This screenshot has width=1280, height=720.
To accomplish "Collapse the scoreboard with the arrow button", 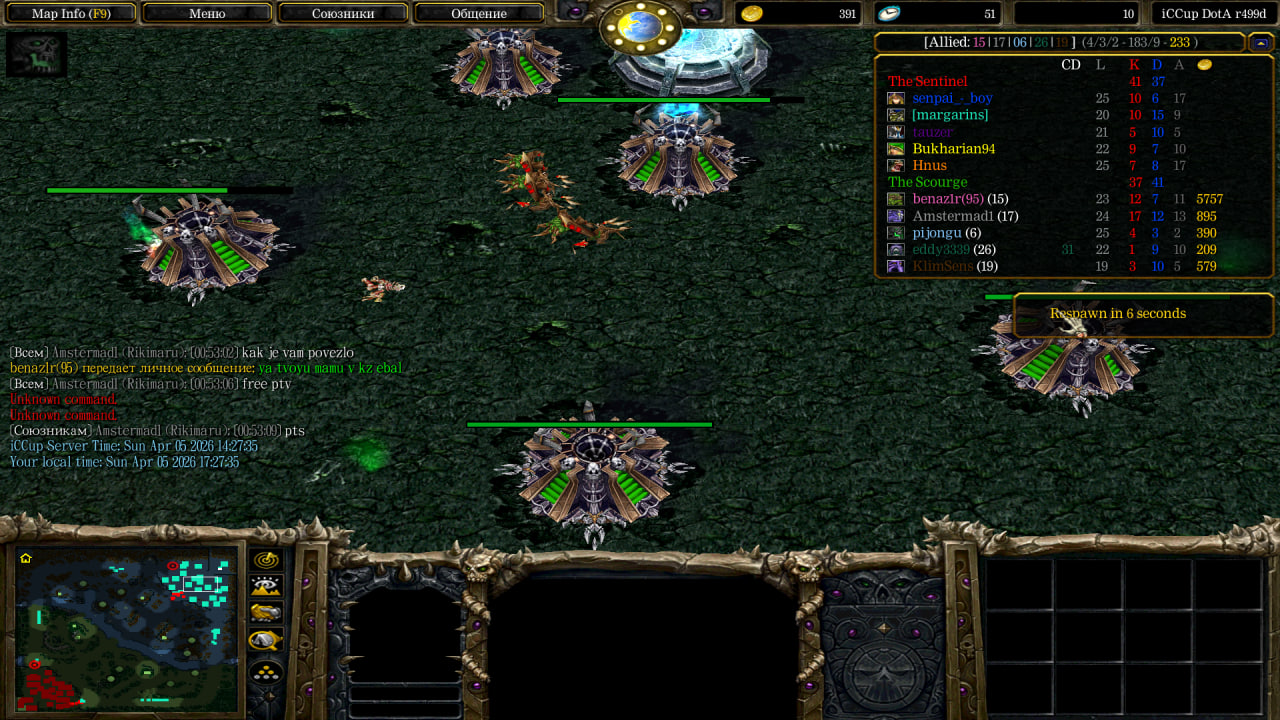I will pos(1260,42).
